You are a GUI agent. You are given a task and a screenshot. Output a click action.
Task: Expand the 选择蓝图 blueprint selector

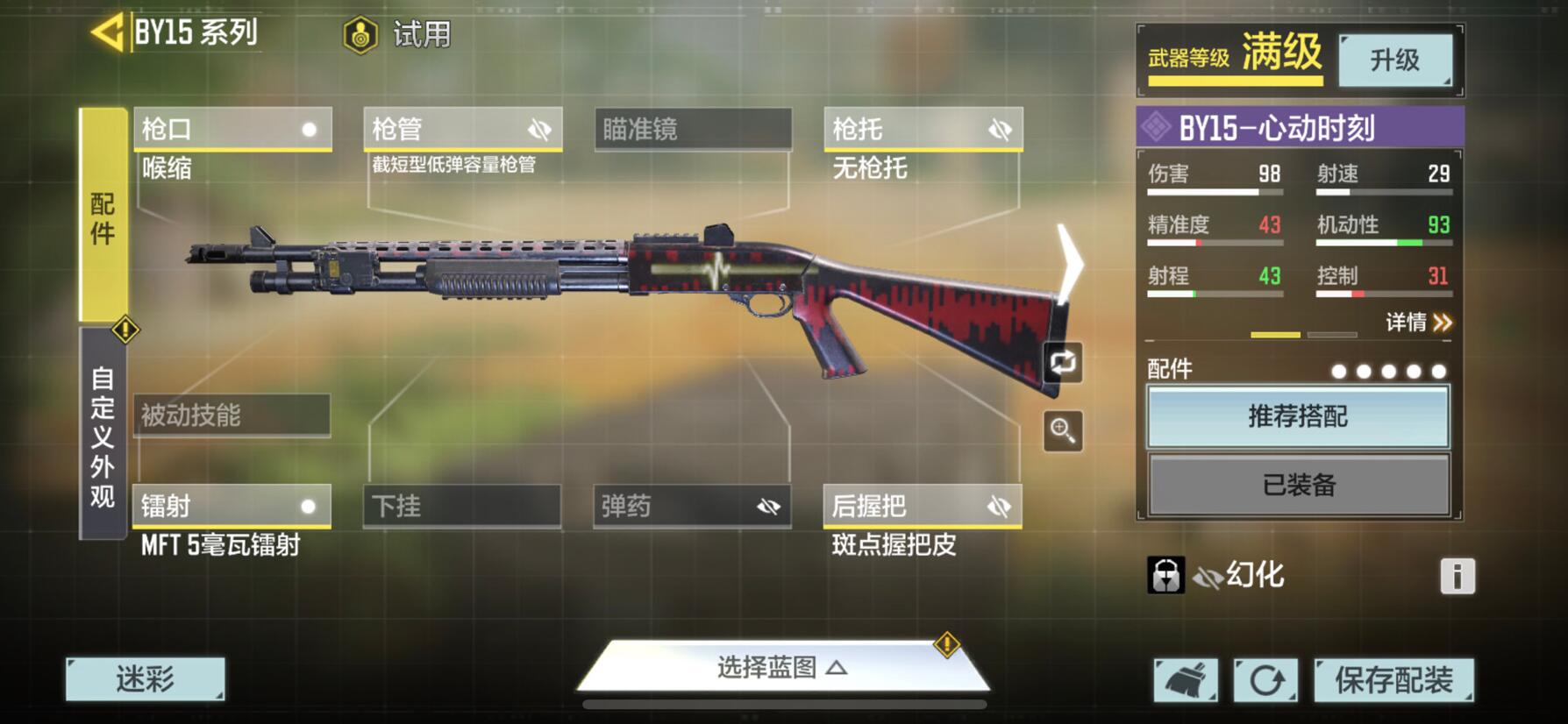(782, 668)
